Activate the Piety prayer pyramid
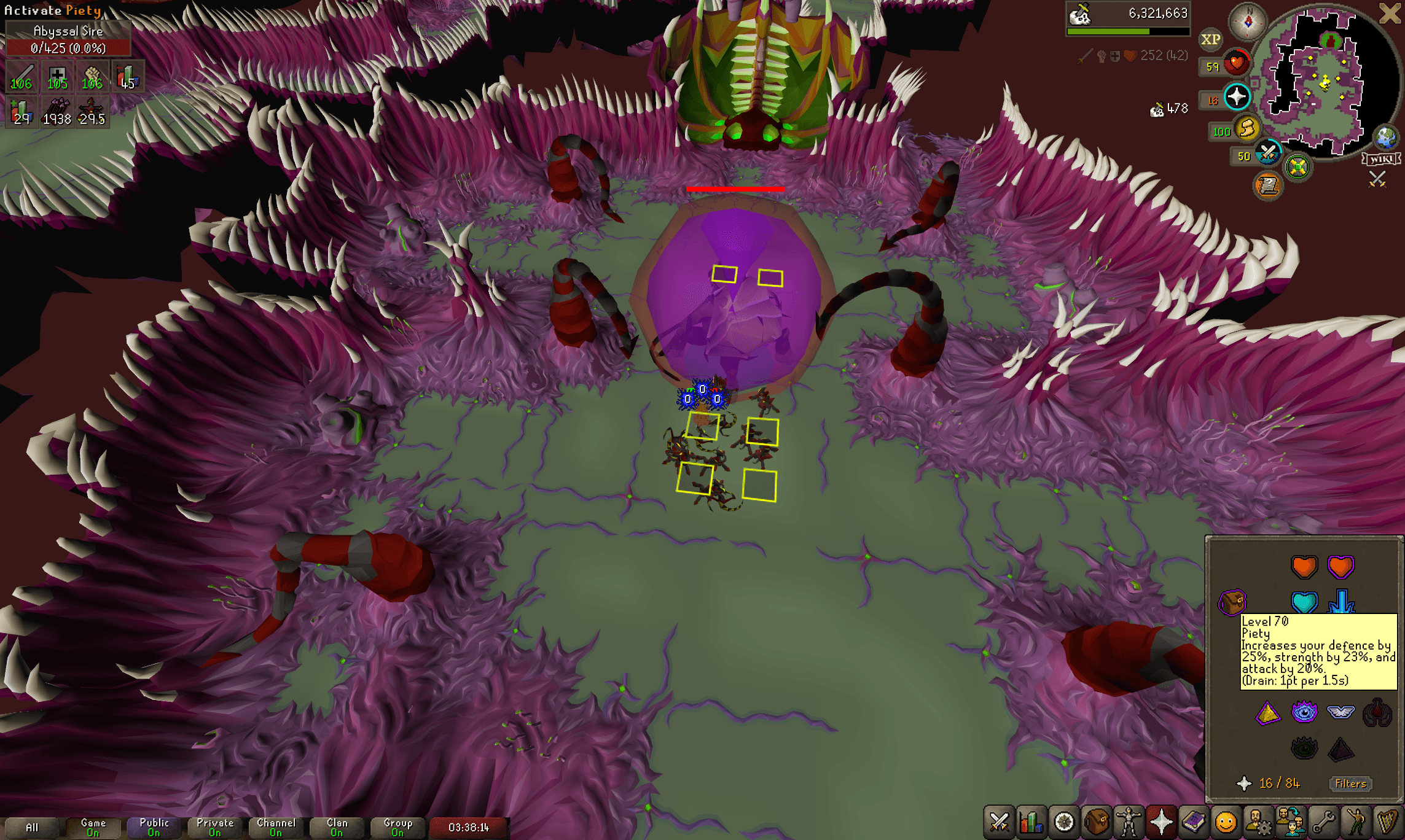This screenshot has height=840, width=1405. [1267, 714]
